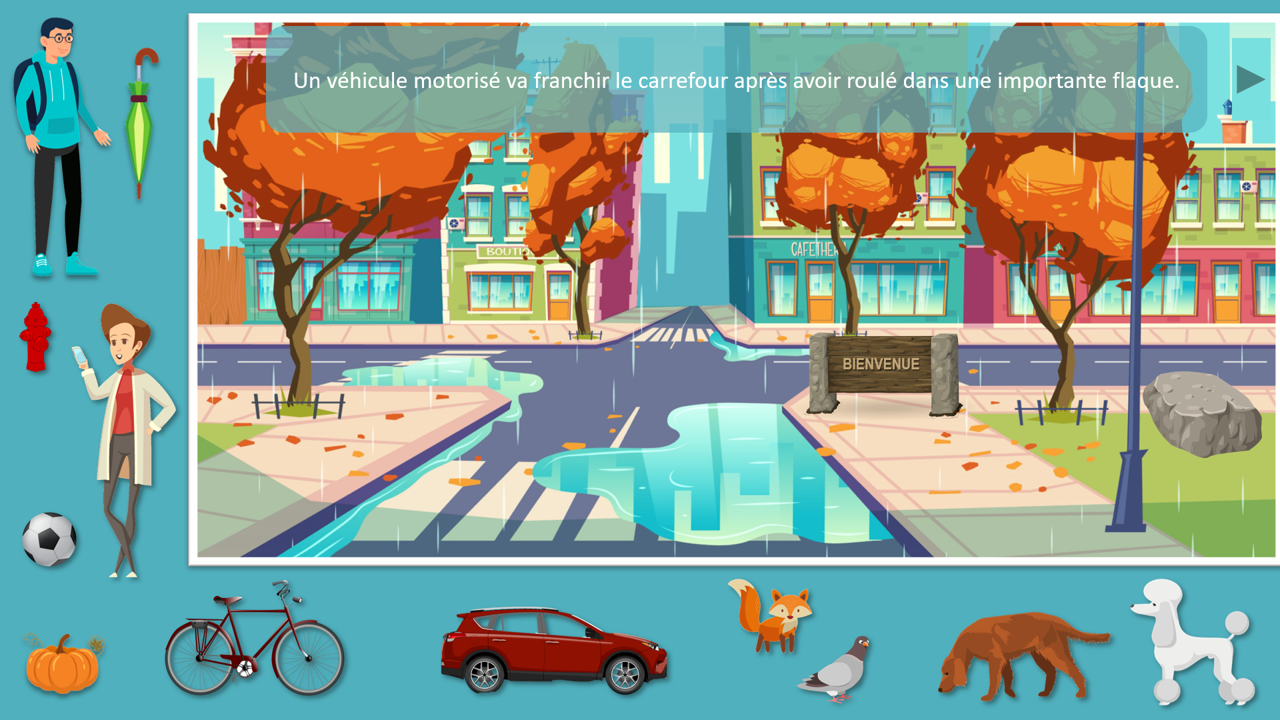Screen dimensions: 1280x720
Task: Select the man with glasses and backpack
Action: 58,145
